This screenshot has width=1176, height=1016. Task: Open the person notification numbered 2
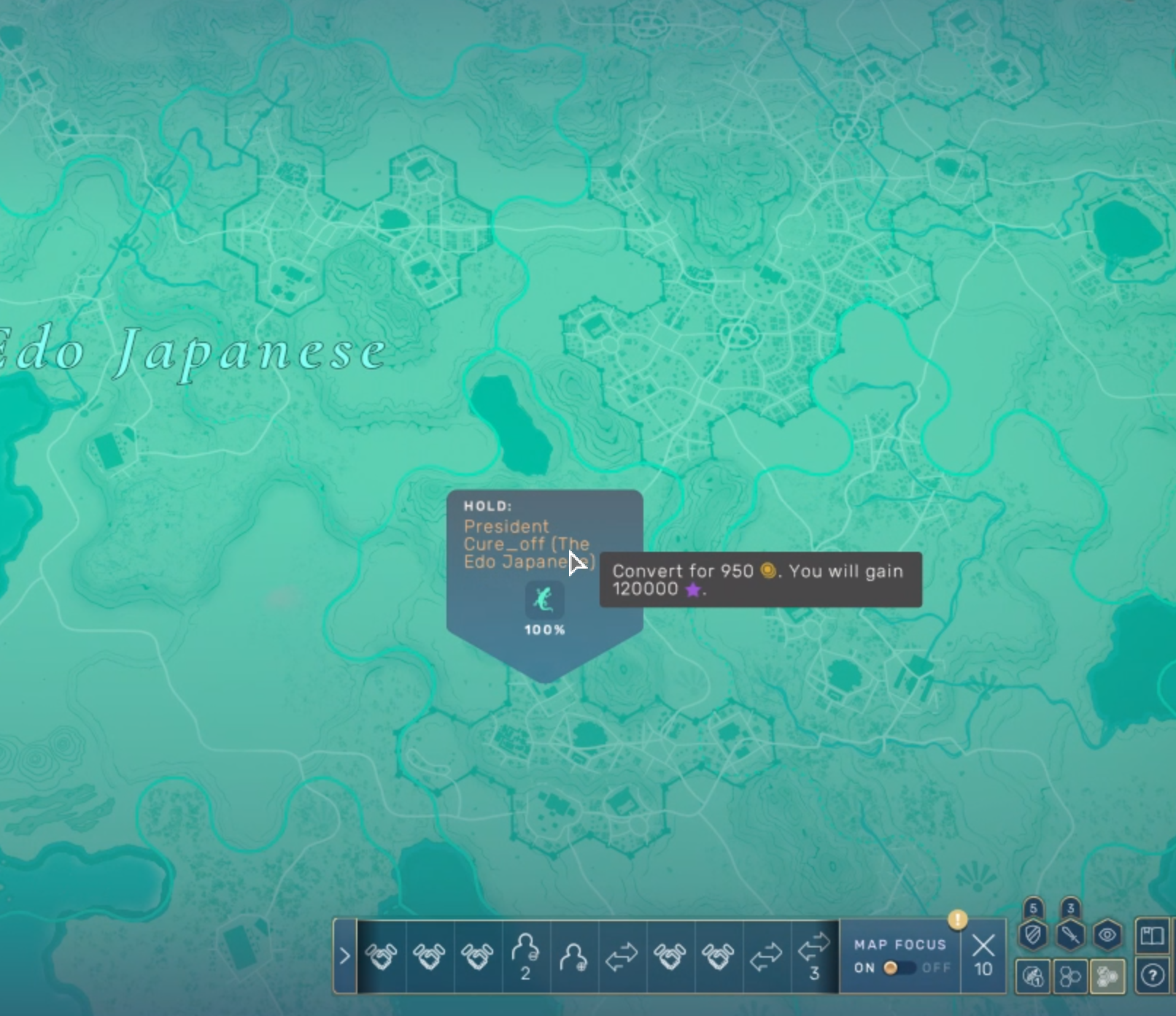(x=525, y=956)
